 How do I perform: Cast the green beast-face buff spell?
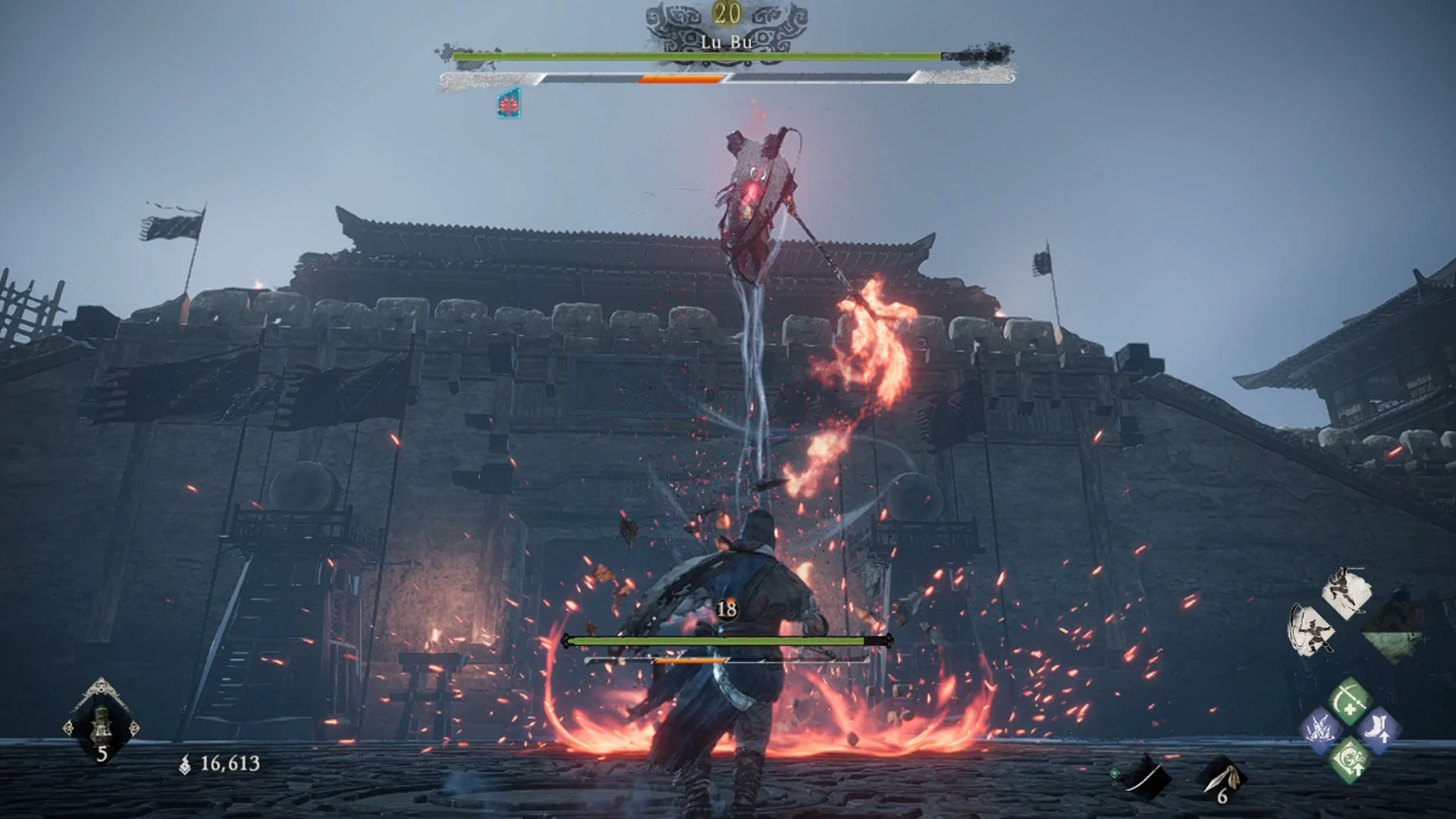click(1350, 760)
